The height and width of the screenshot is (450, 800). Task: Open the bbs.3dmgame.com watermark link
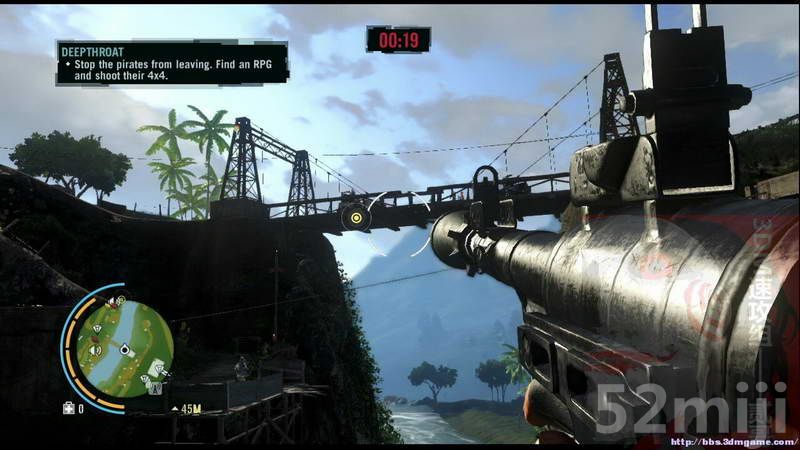pos(732,441)
